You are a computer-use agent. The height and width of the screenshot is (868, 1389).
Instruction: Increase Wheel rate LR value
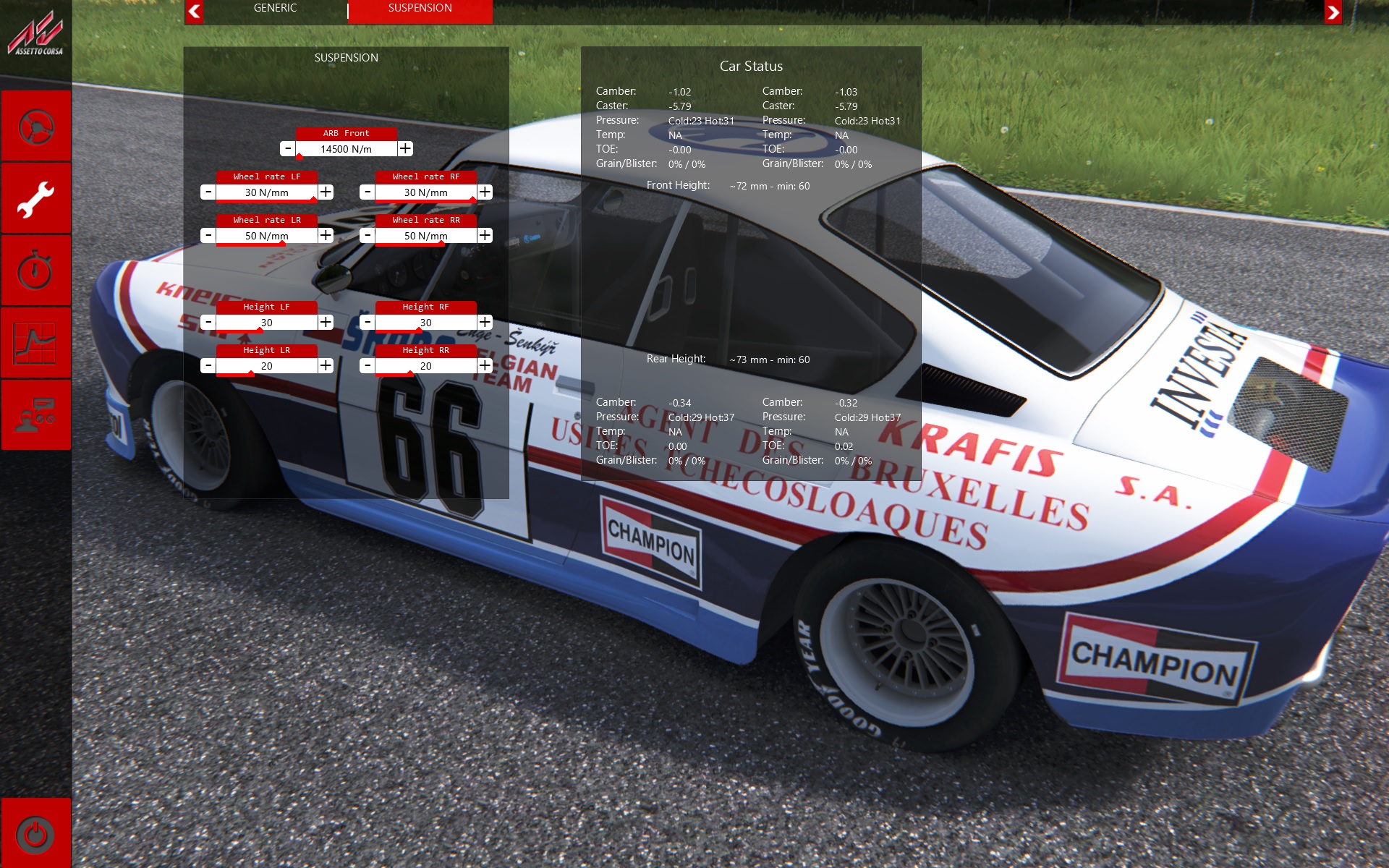(x=326, y=235)
